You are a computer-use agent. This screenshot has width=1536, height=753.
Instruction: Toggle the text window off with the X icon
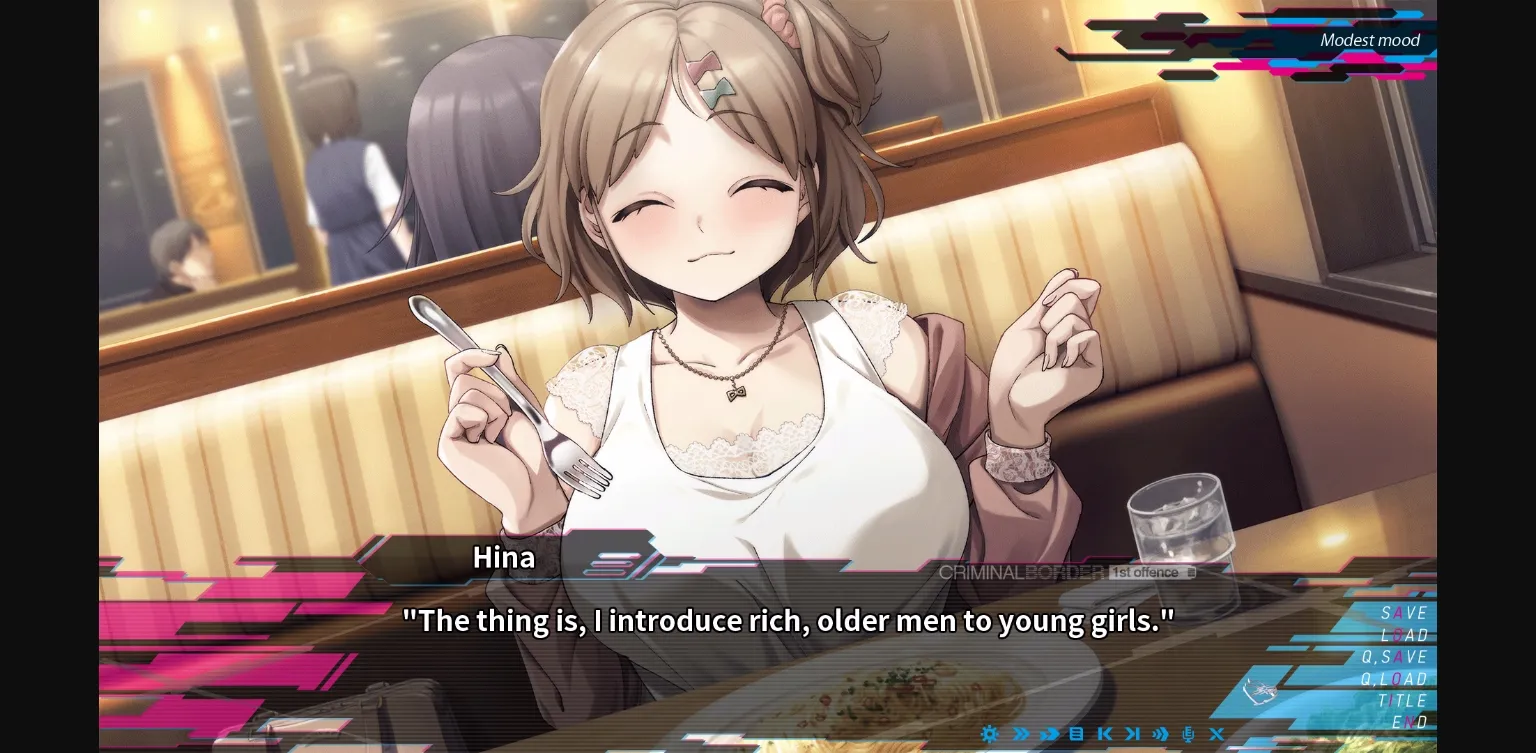click(x=1217, y=735)
